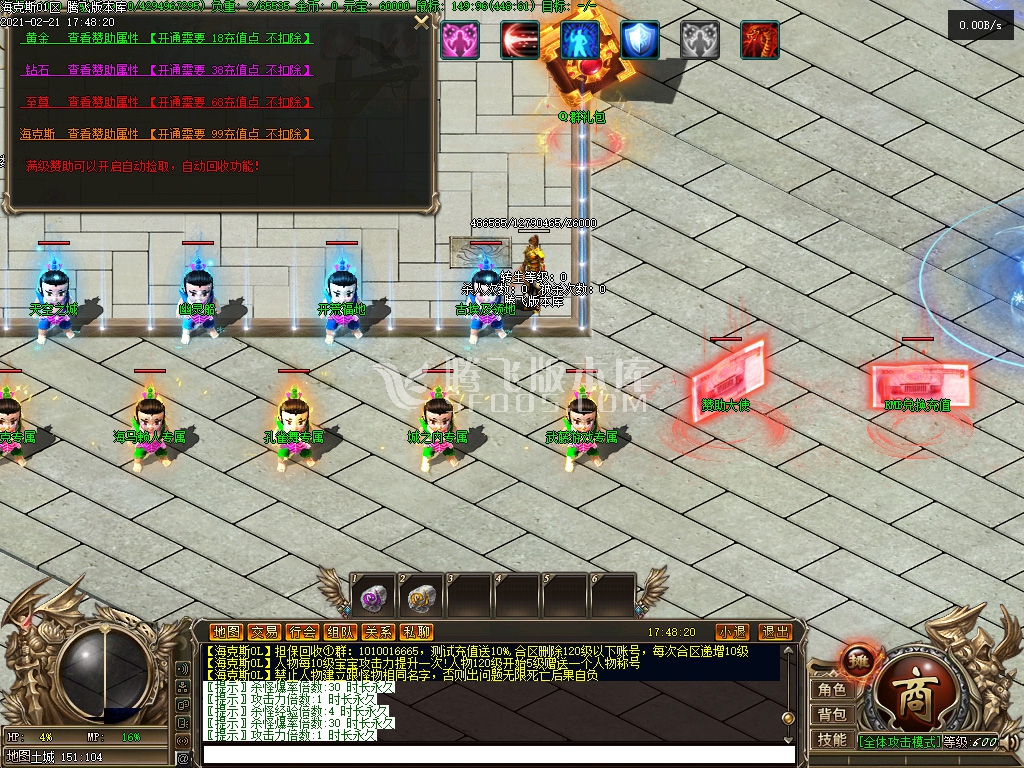The height and width of the screenshot is (768, 1024).
Task: Open the 角色 character panel
Action: (x=832, y=690)
